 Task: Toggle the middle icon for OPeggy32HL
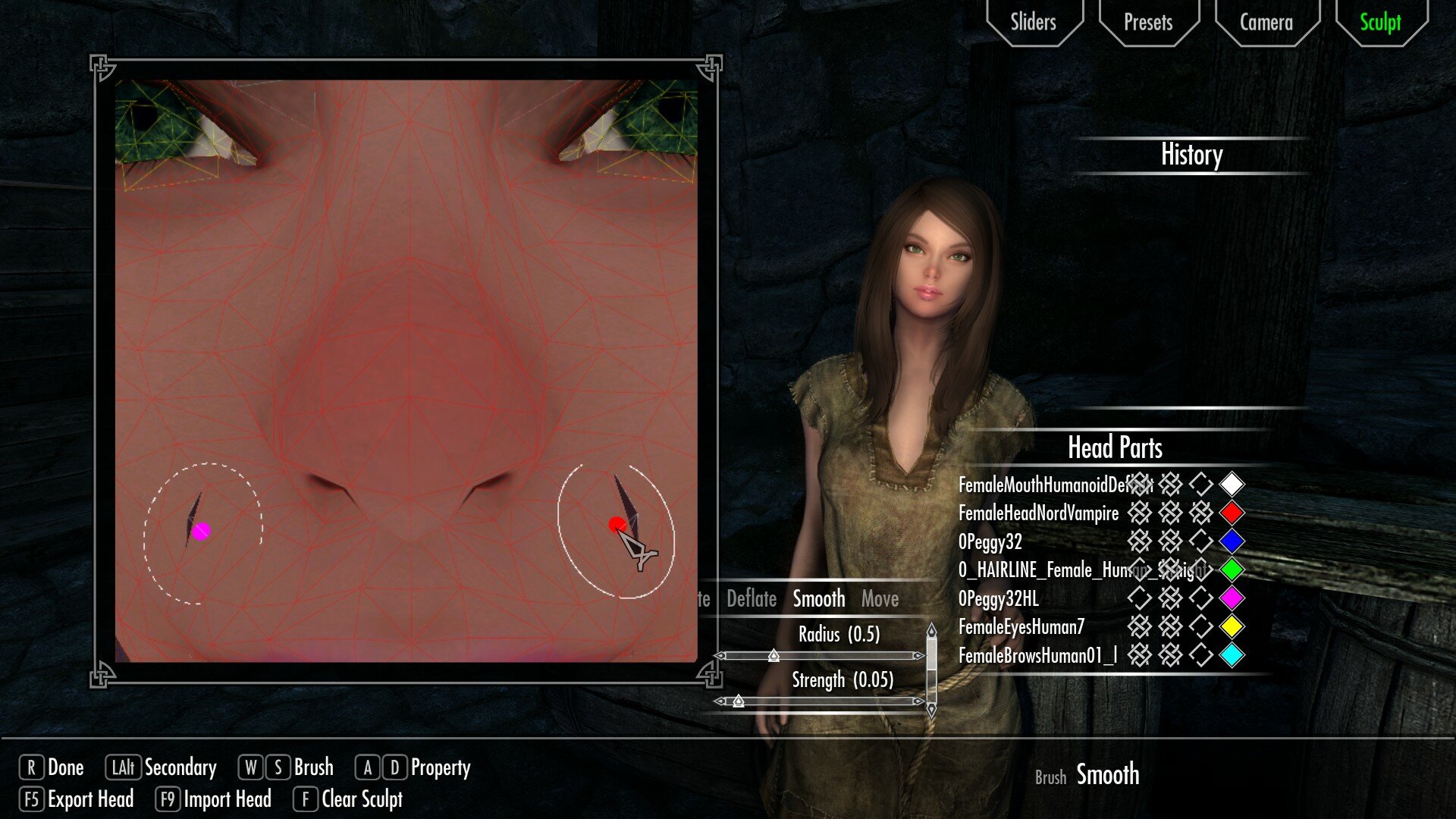1172,598
